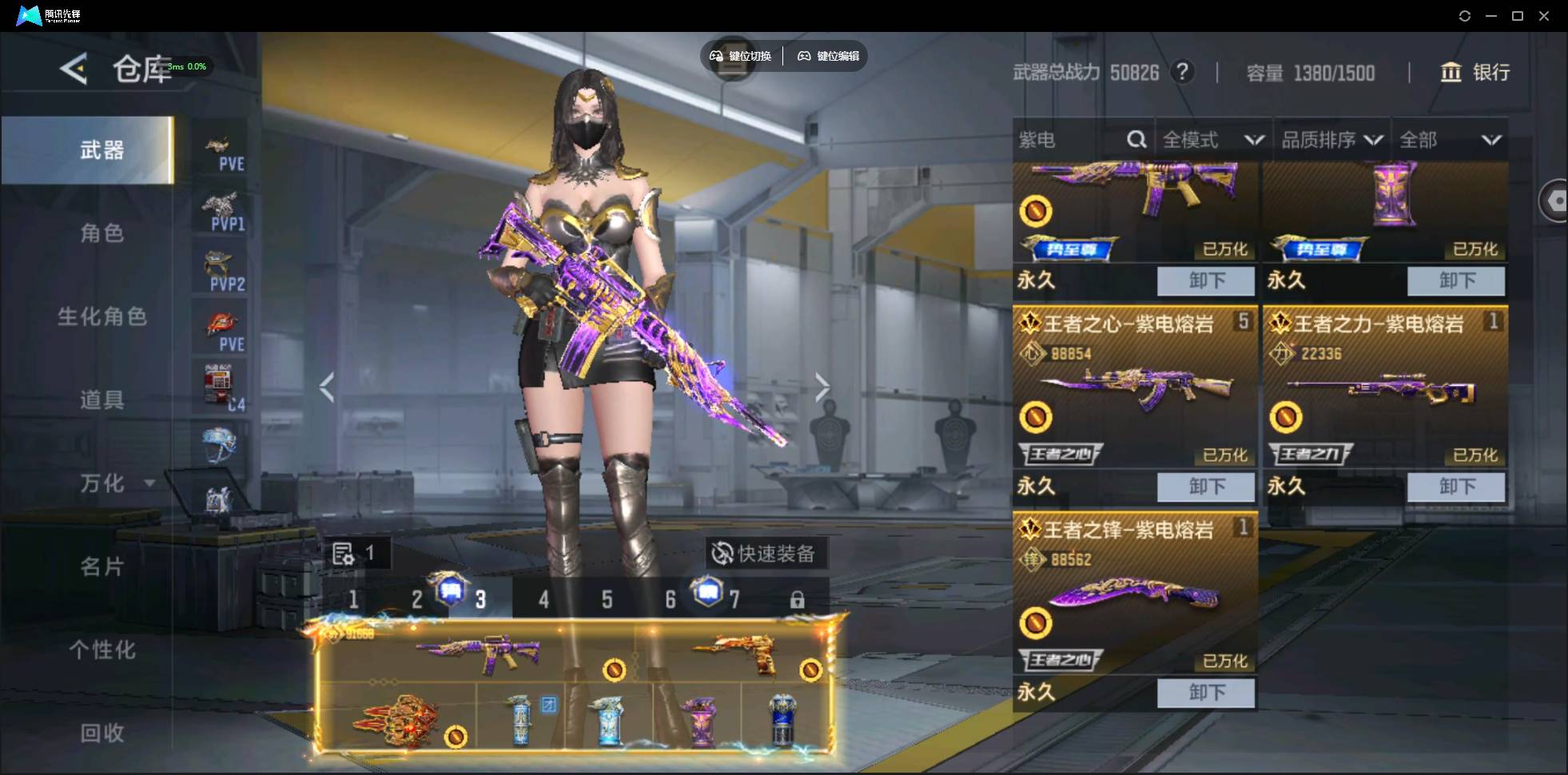This screenshot has height=775, width=1568.
Task: Go to the 个性化 tab
Action: point(101,650)
